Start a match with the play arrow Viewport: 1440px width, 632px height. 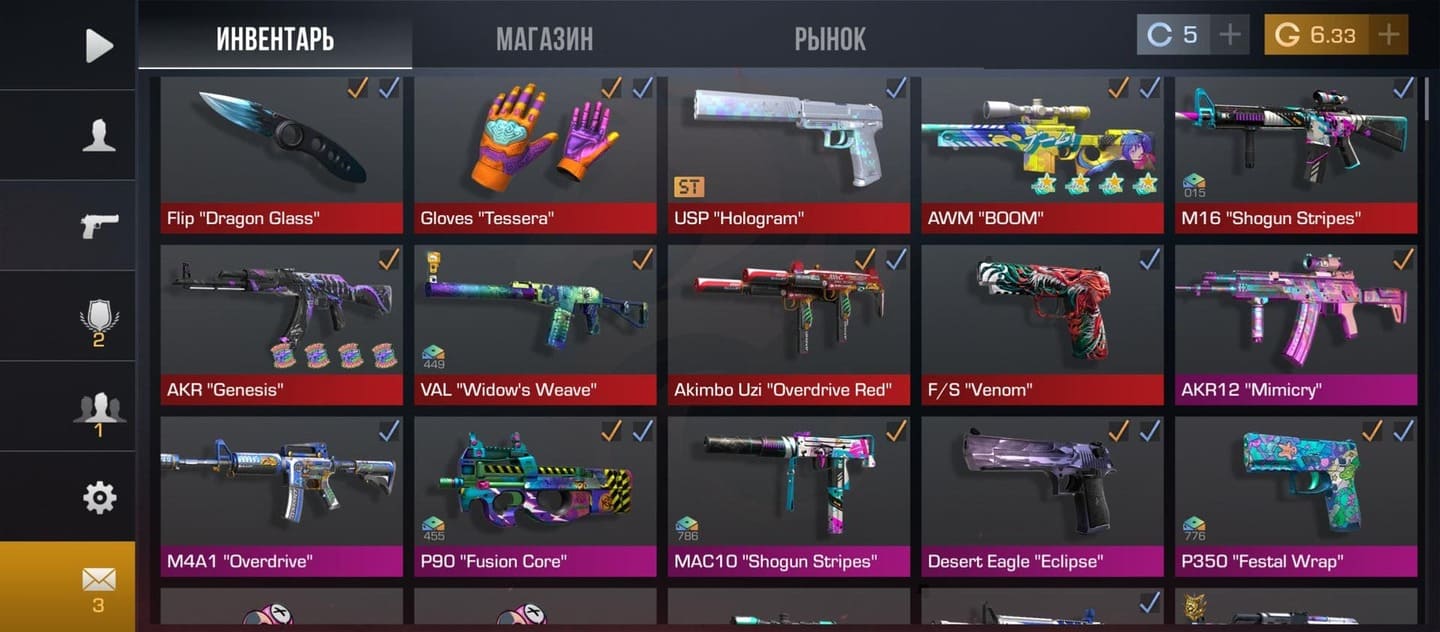(98, 45)
